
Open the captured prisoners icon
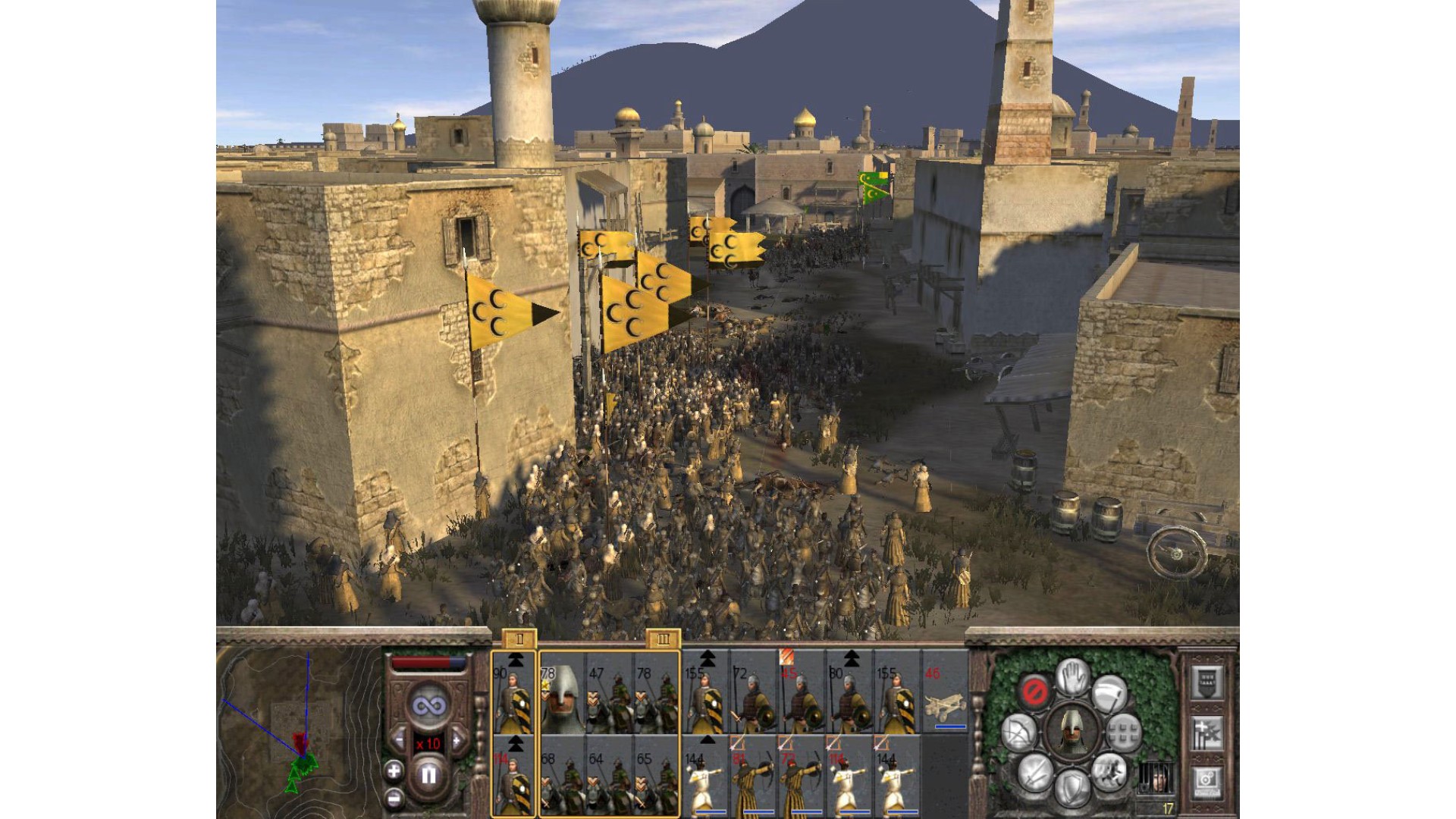(x=1156, y=779)
